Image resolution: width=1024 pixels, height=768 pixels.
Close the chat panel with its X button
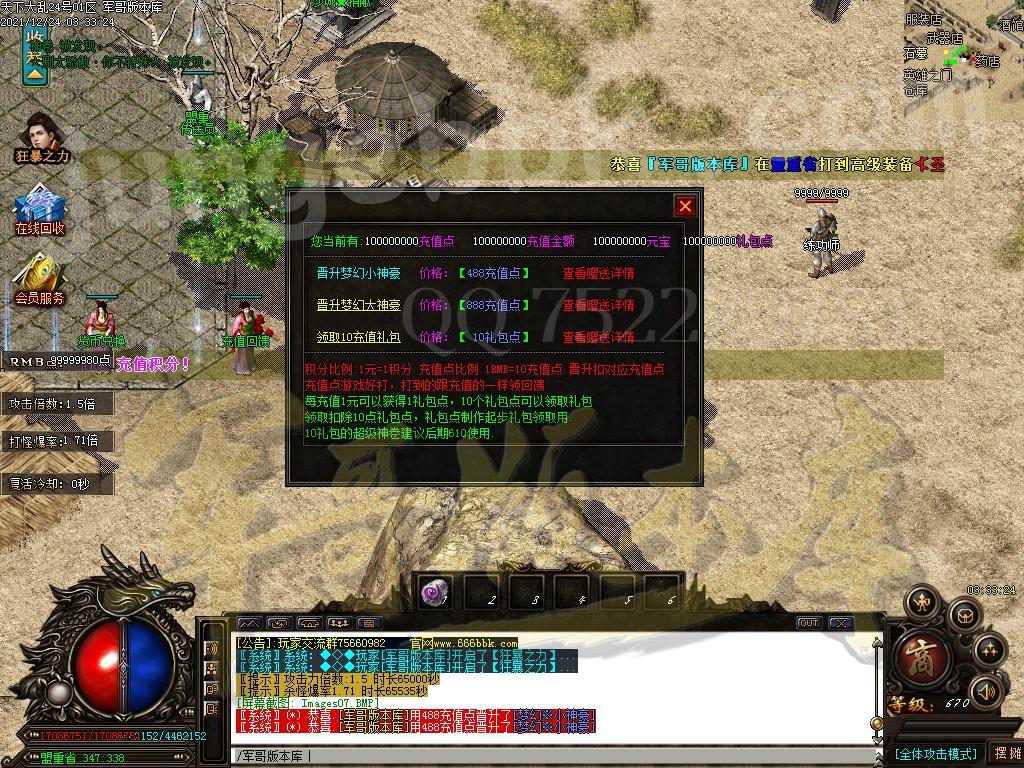840,623
